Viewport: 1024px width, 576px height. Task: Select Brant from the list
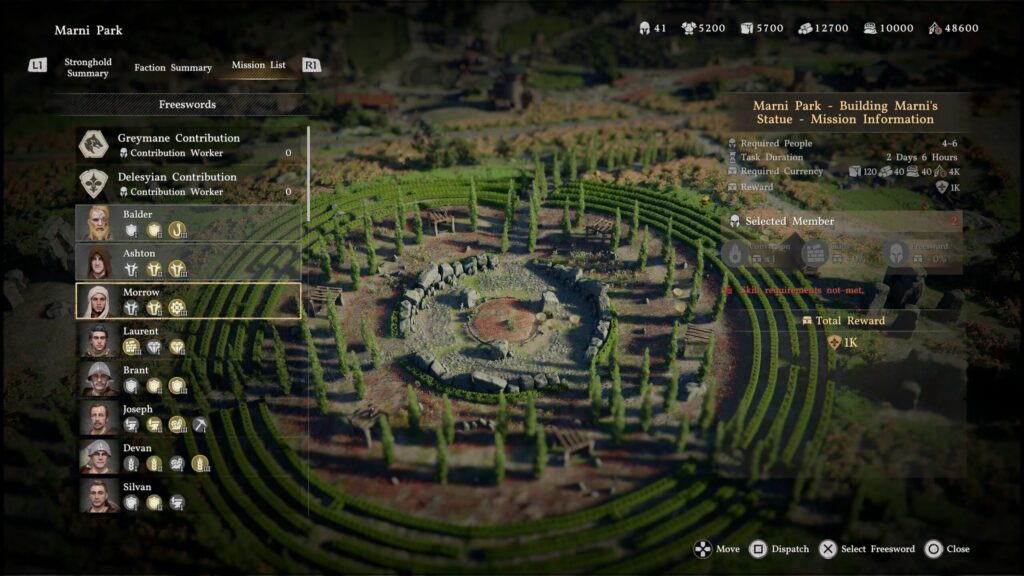[x=187, y=378]
